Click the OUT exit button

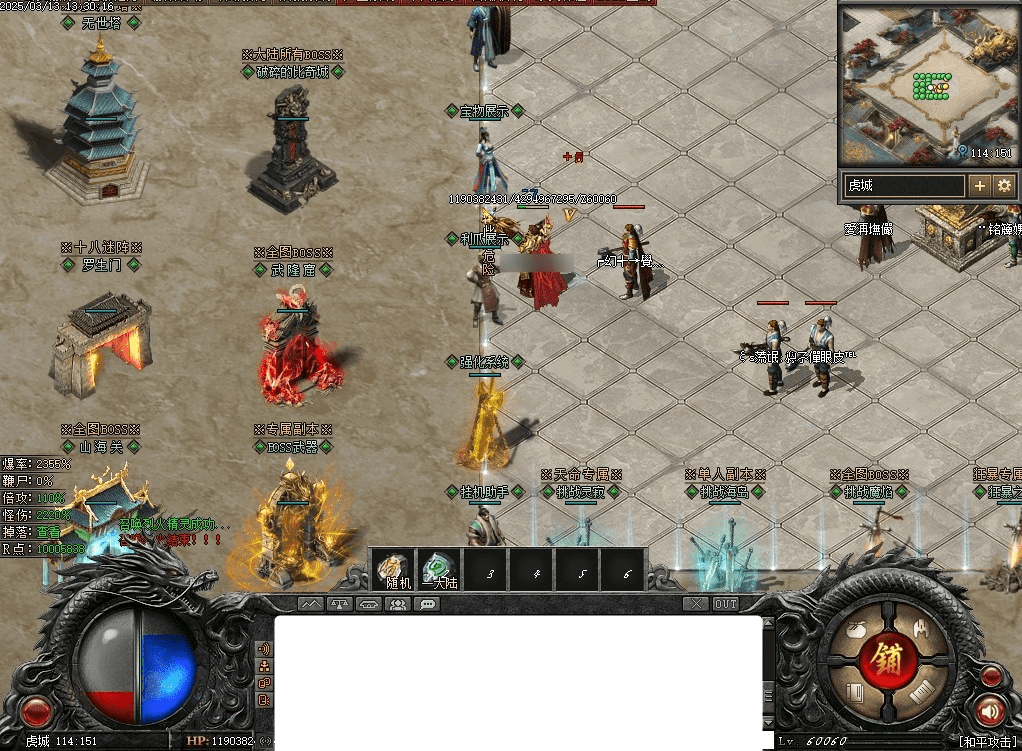coord(725,604)
